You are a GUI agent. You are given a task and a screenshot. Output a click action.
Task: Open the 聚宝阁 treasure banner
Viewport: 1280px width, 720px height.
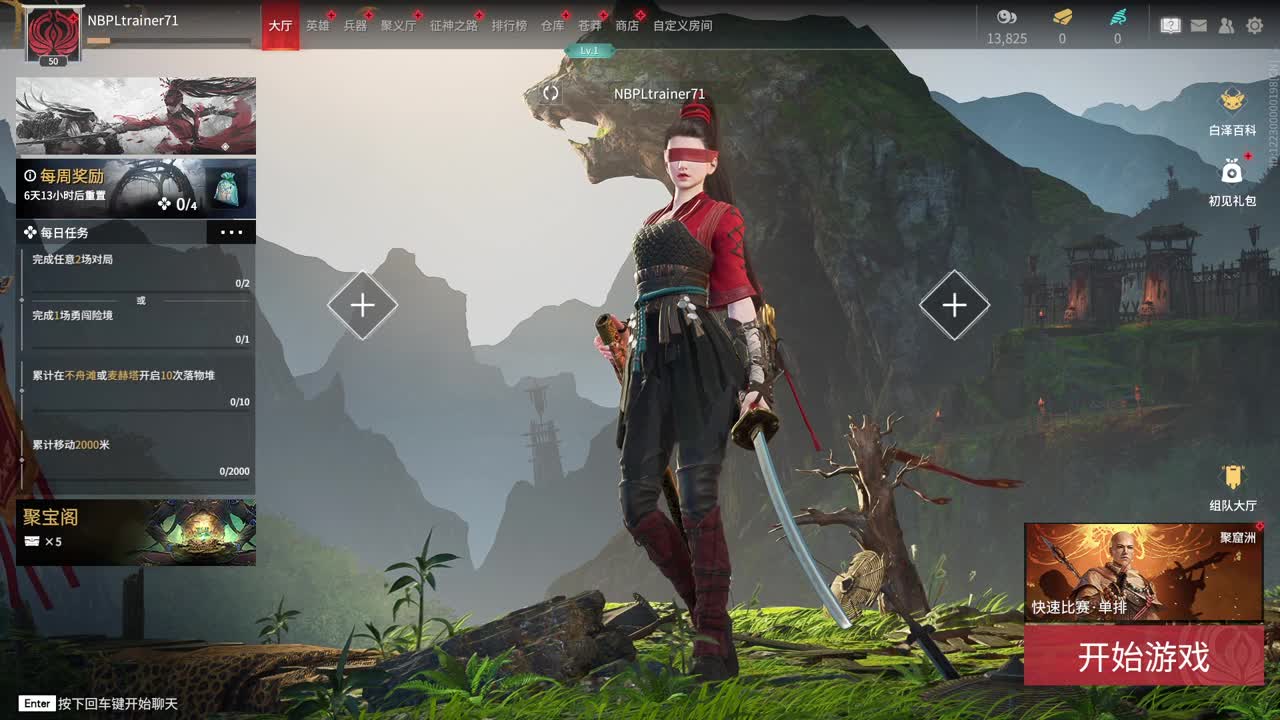point(136,532)
